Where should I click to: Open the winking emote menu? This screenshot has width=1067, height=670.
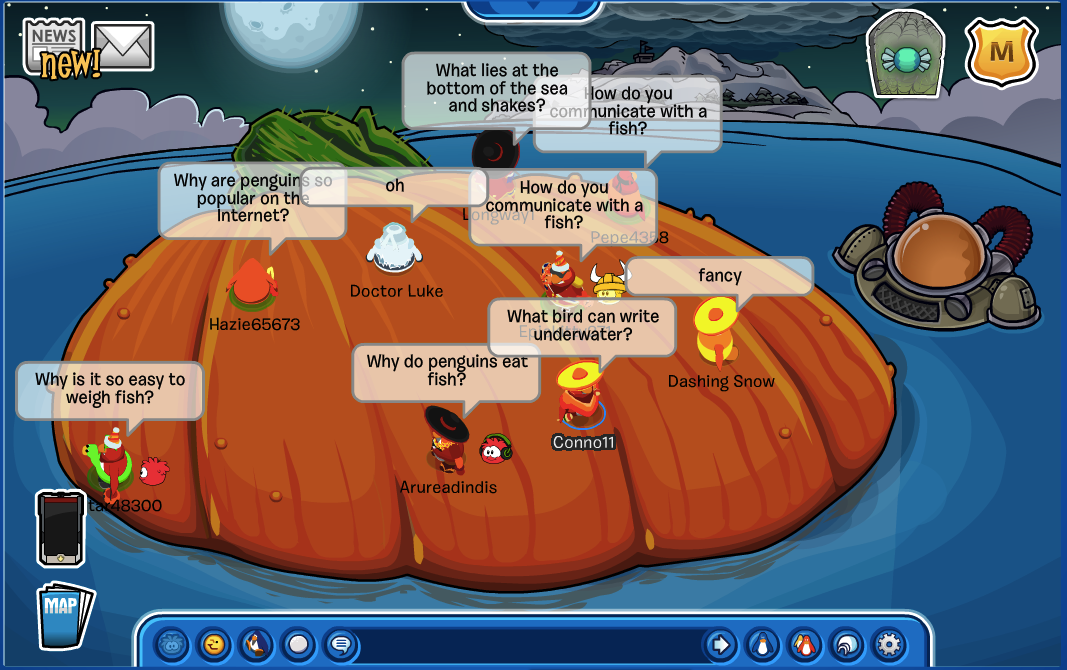tap(214, 644)
